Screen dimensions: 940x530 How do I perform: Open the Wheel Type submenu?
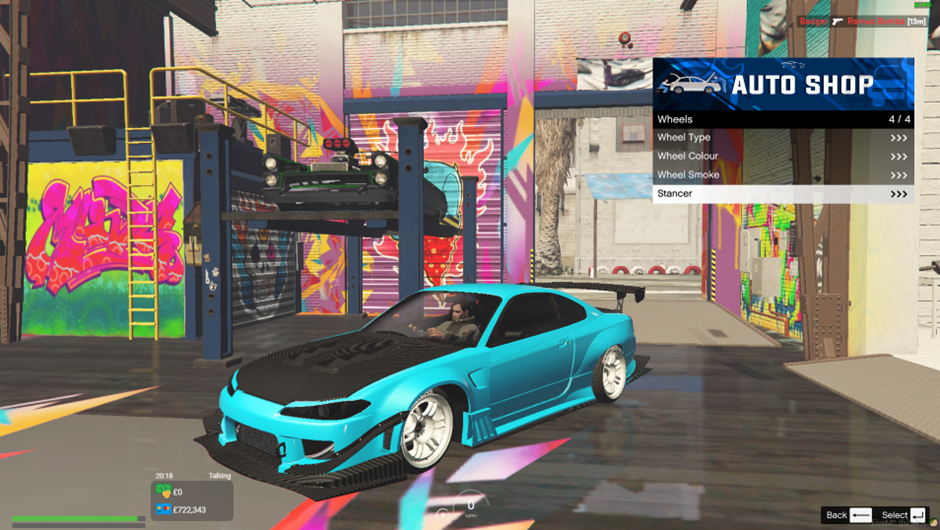coord(782,138)
